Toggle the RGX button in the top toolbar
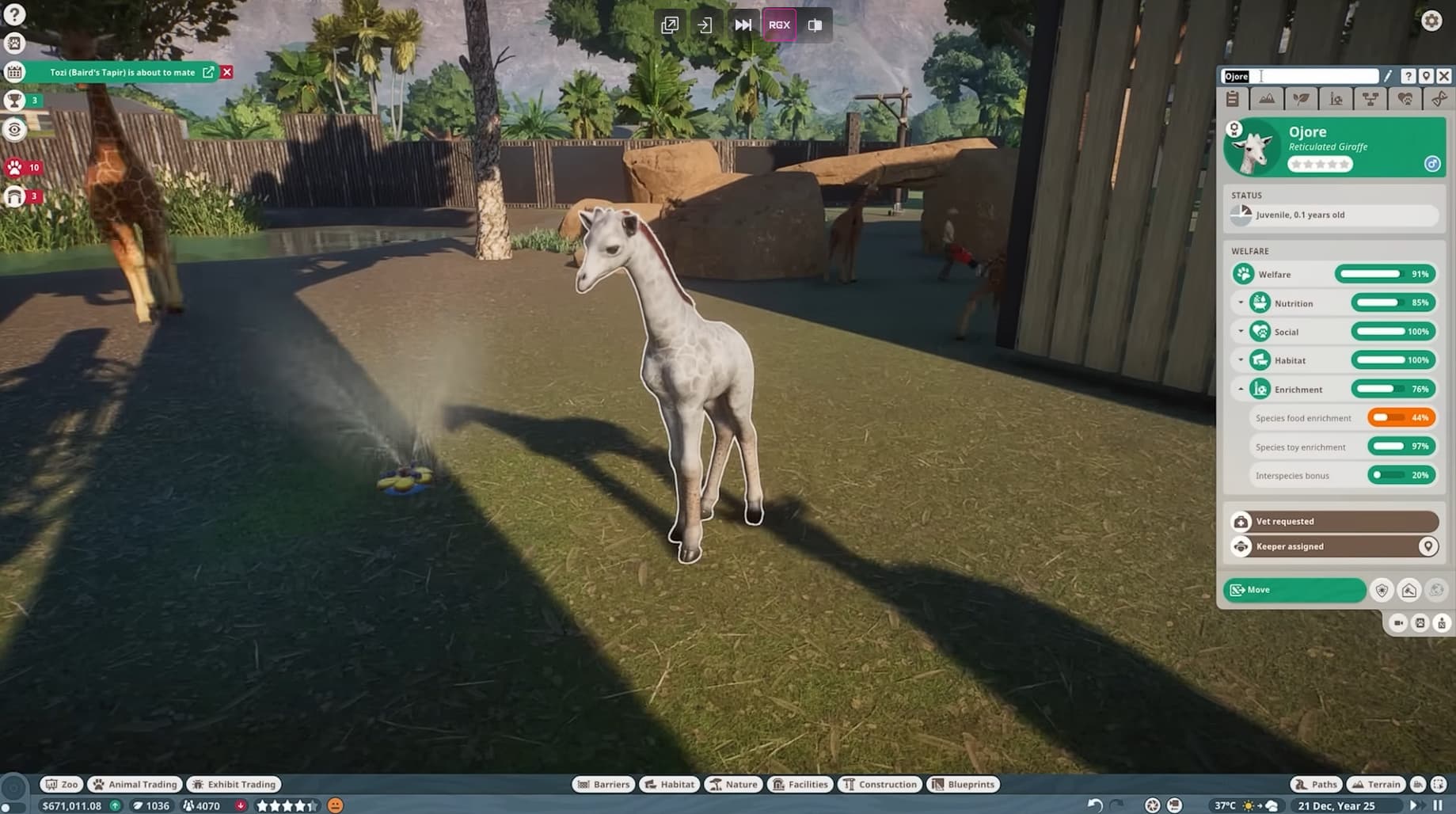Viewport: 1456px width, 814px height. click(x=779, y=25)
